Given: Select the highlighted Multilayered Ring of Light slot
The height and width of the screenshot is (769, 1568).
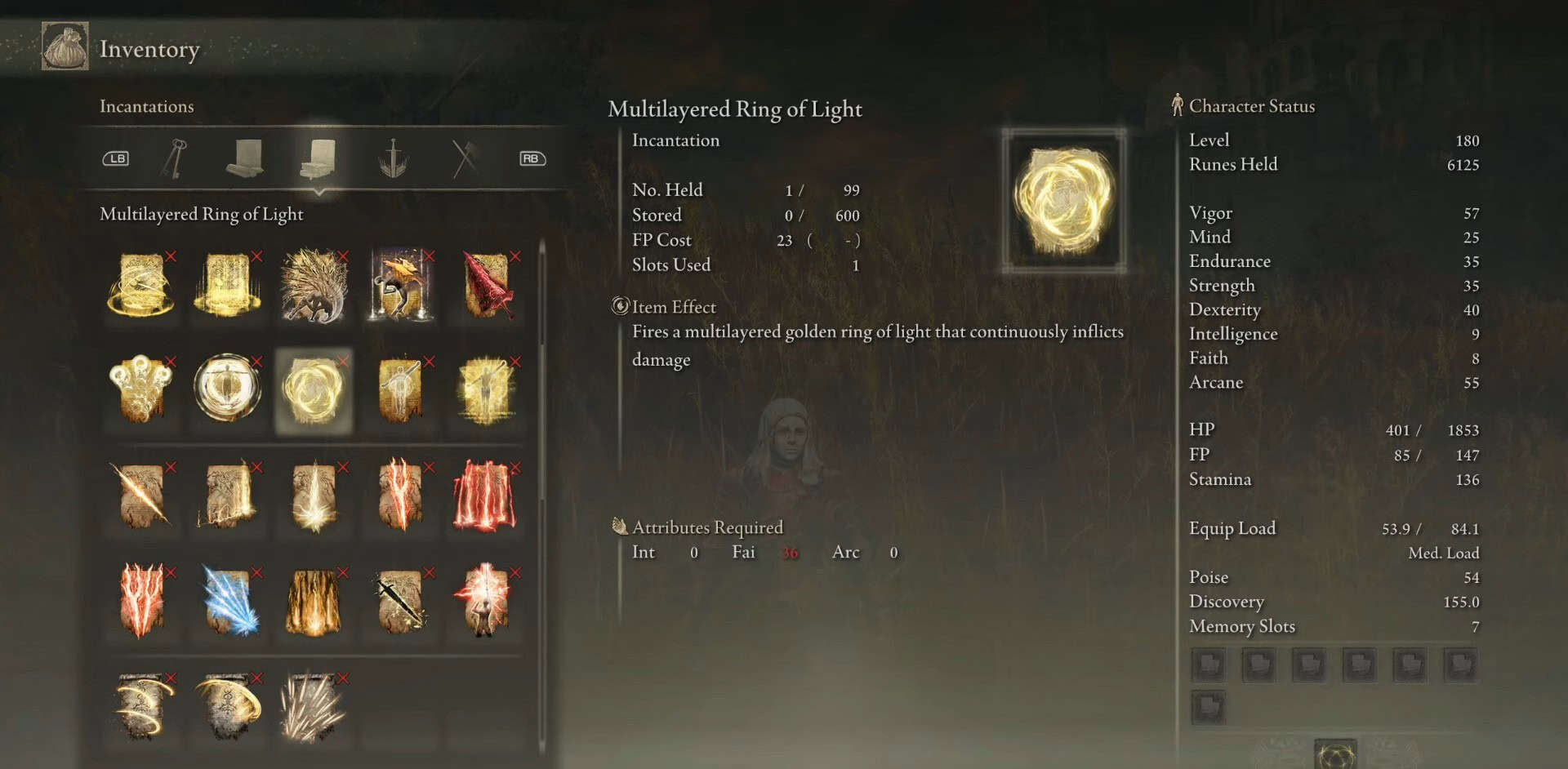Looking at the screenshot, I should (314, 391).
